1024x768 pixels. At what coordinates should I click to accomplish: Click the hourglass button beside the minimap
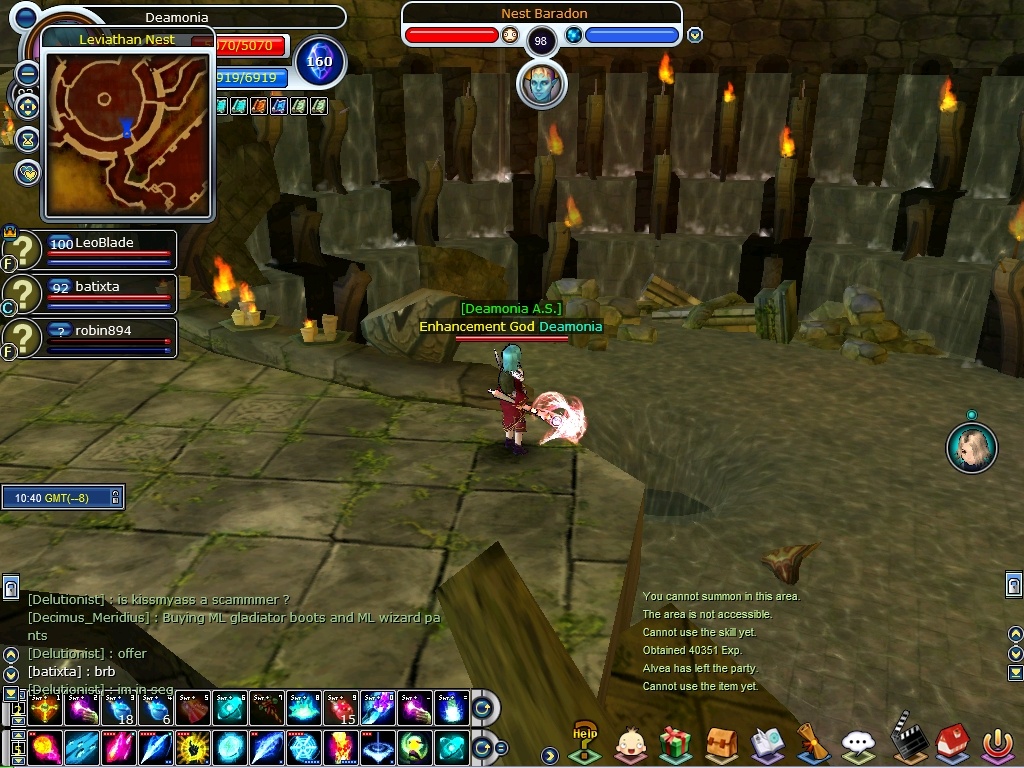pyautogui.click(x=27, y=137)
